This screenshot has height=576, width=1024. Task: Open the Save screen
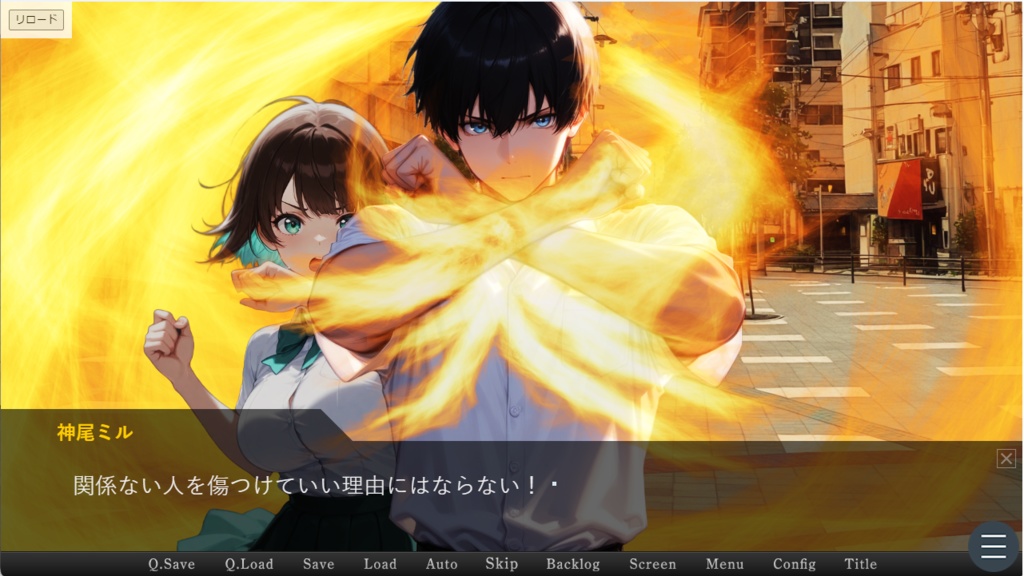click(318, 564)
